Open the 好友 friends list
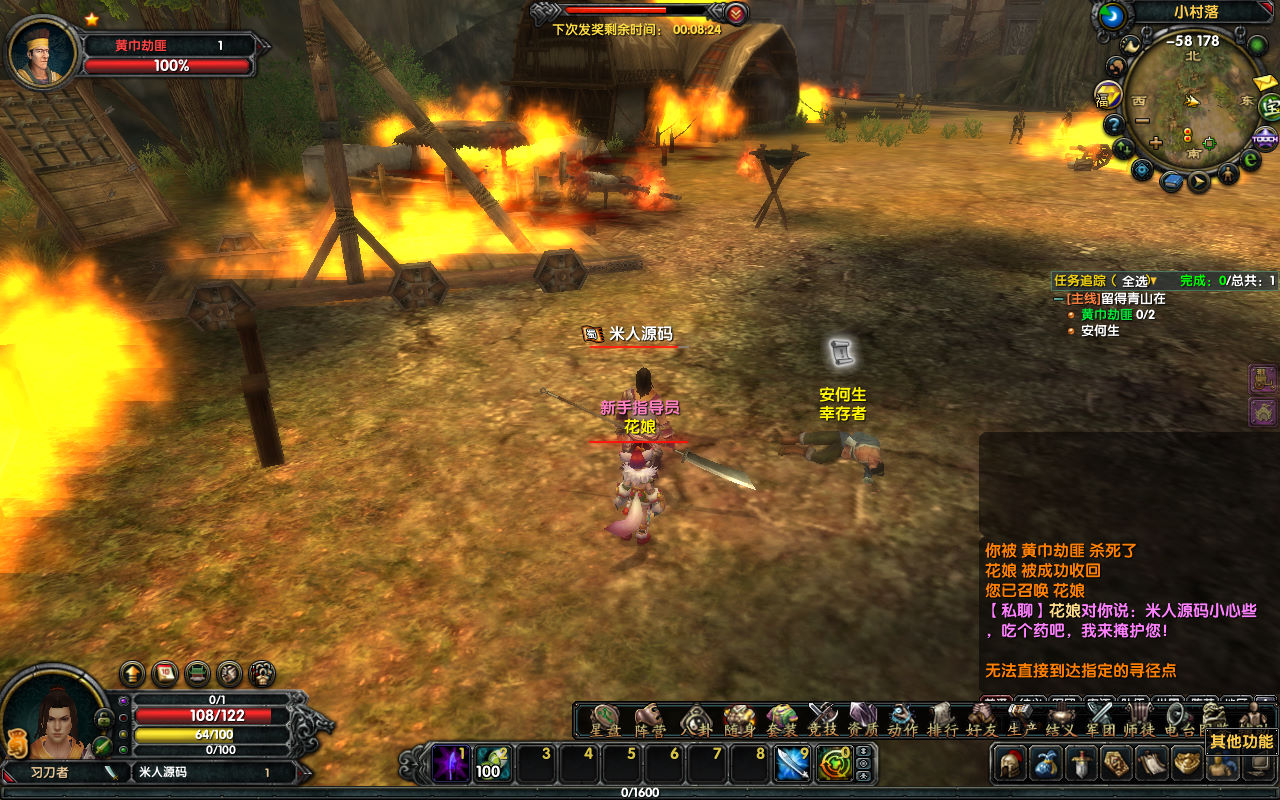The width and height of the screenshot is (1280, 800). coord(981,720)
